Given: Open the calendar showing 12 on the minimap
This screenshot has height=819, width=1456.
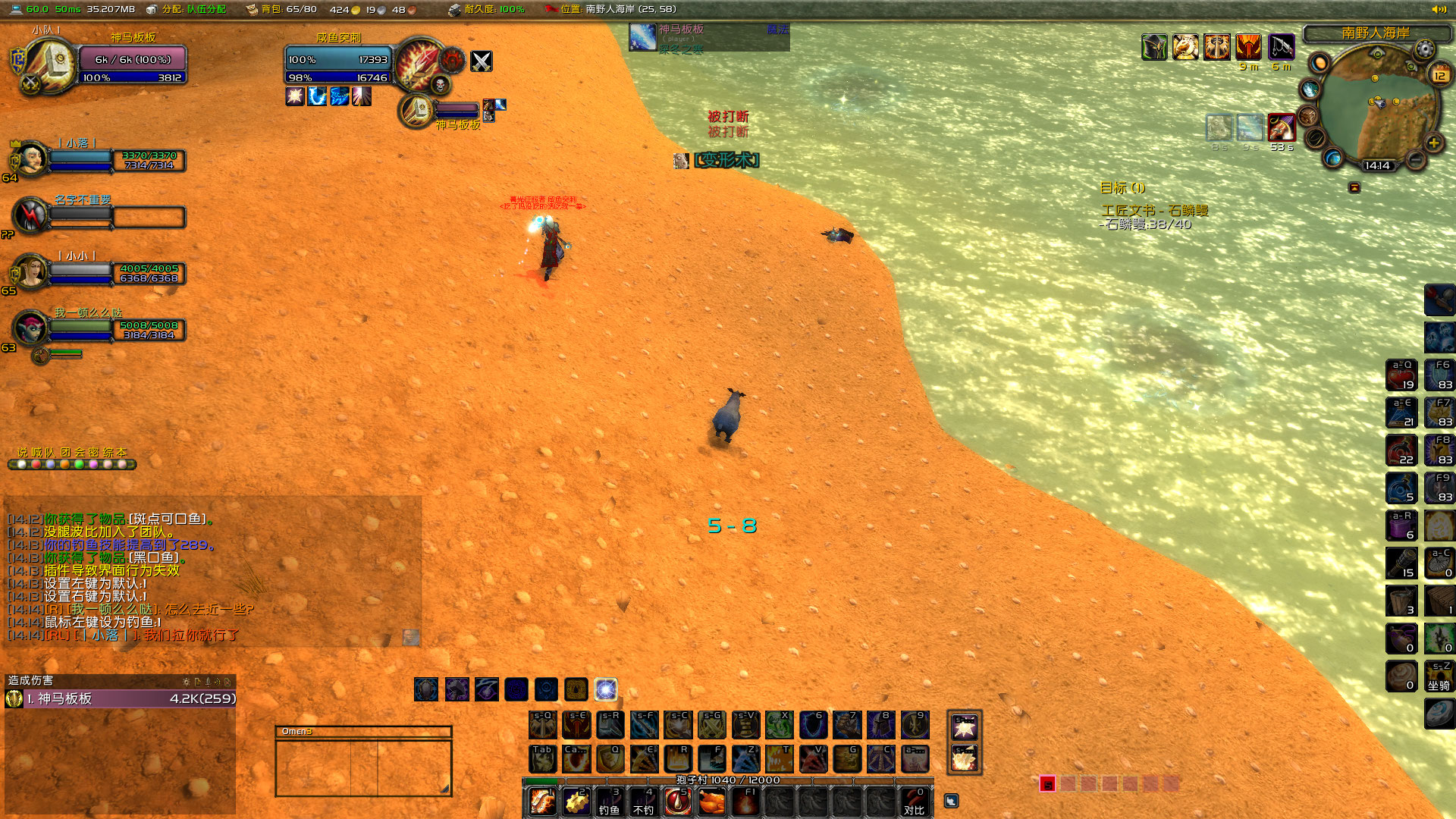Looking at the screenshot, I should [x=1439, y=75].
